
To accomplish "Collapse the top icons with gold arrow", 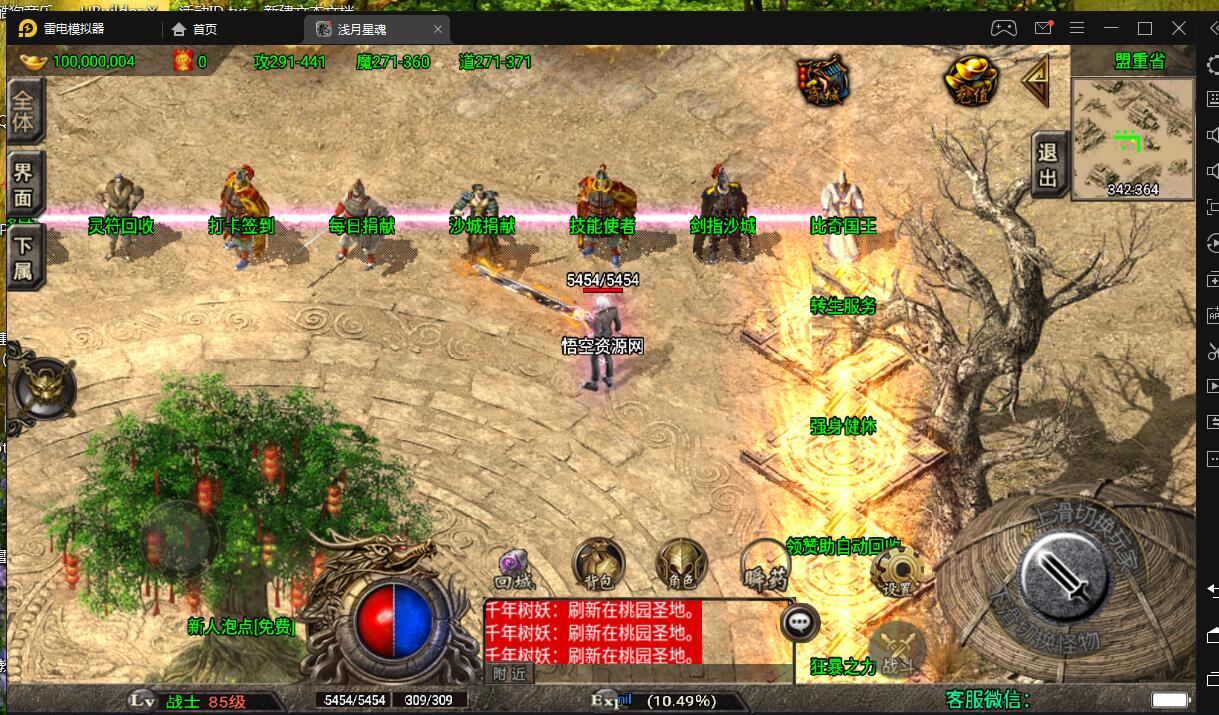I will [x=1035, y=80].
